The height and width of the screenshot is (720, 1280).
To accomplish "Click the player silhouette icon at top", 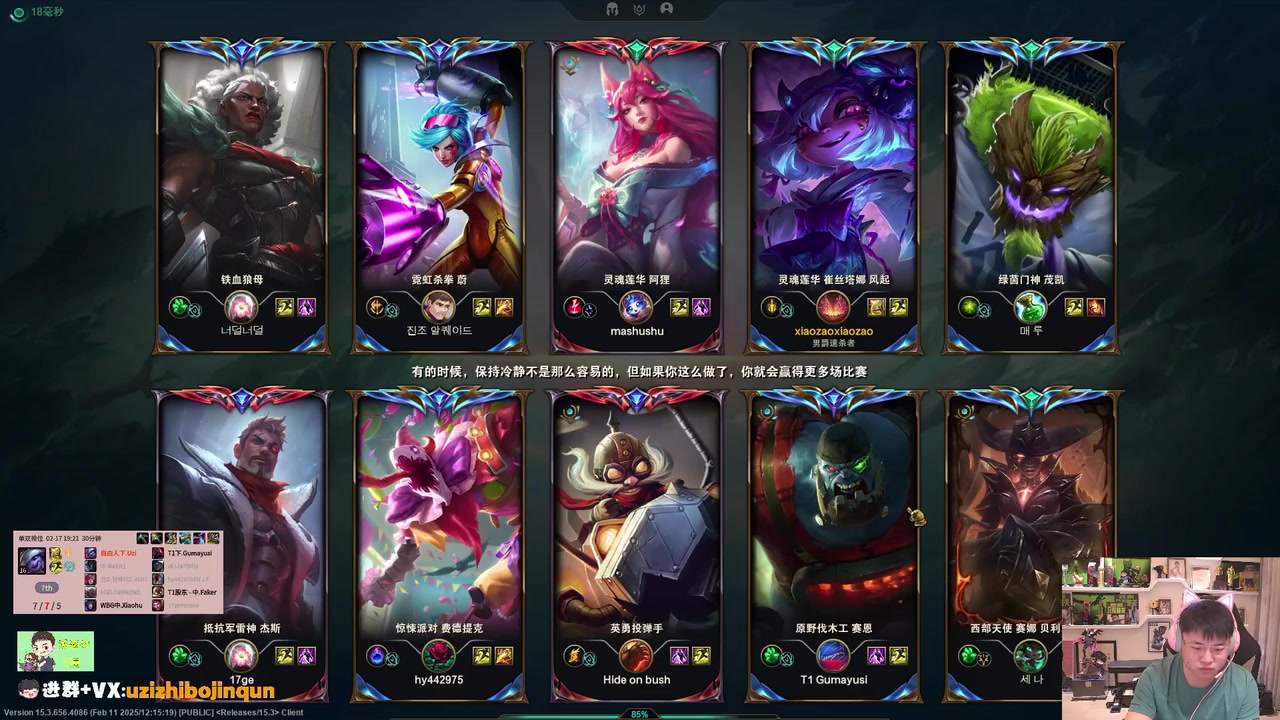I will point(667,9).
